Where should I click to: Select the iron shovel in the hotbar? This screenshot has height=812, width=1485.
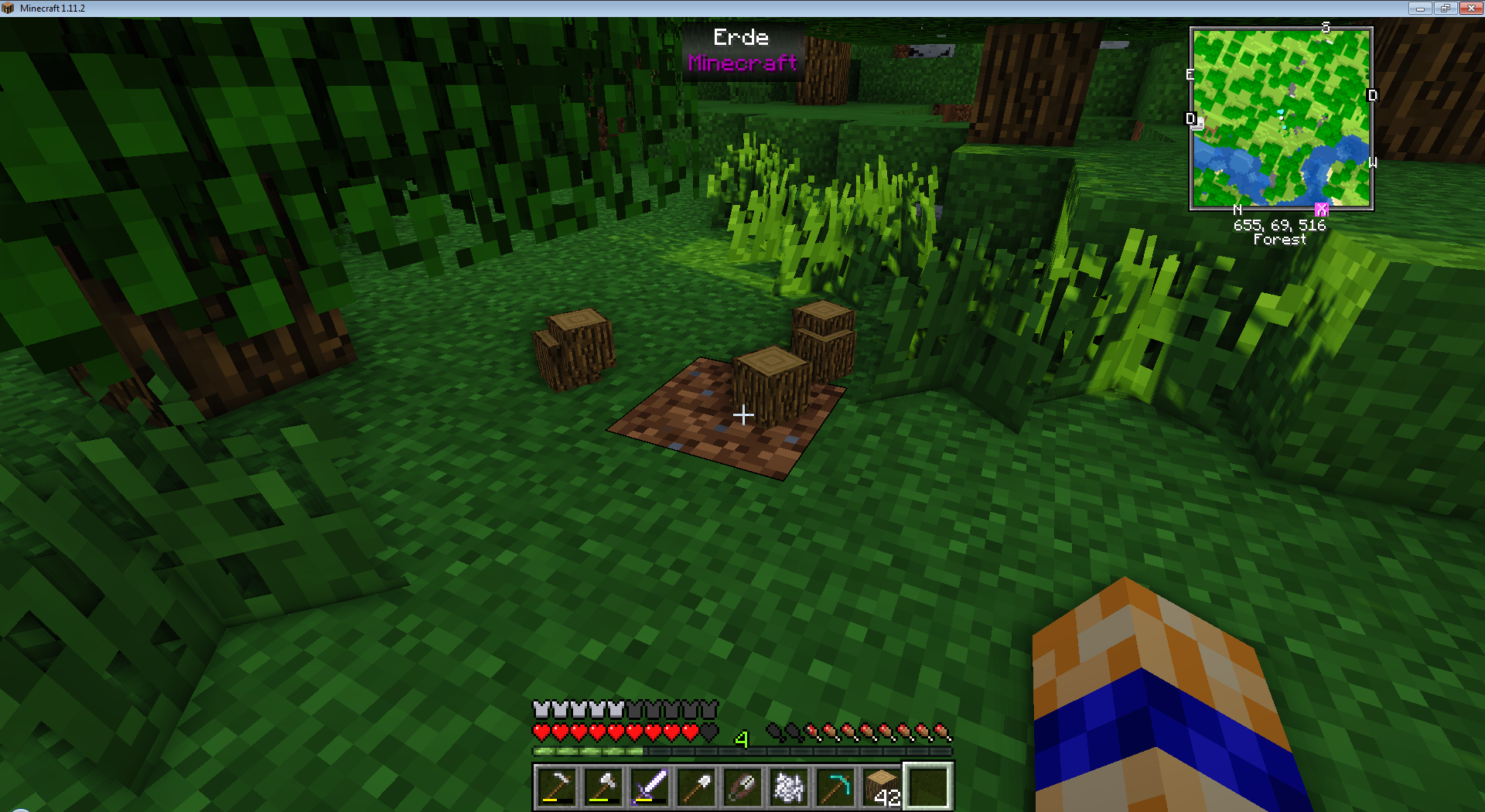pos(696,786)
